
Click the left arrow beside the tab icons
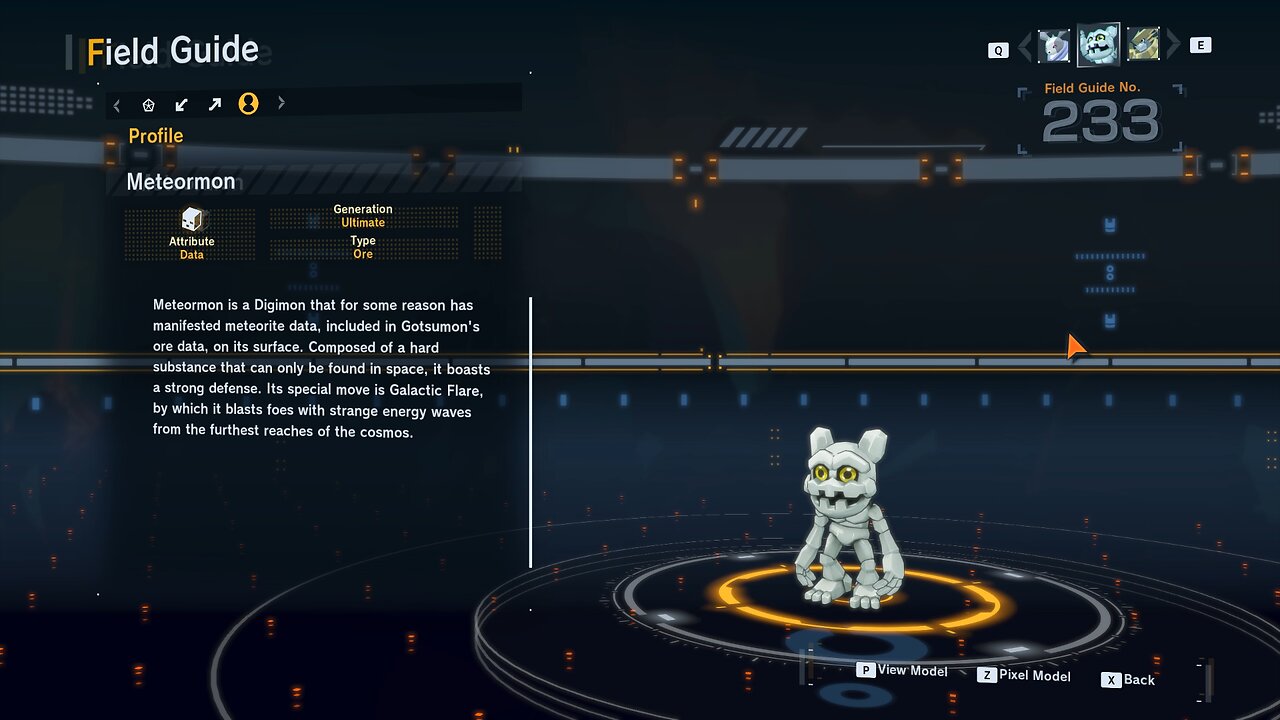point(117,104)
